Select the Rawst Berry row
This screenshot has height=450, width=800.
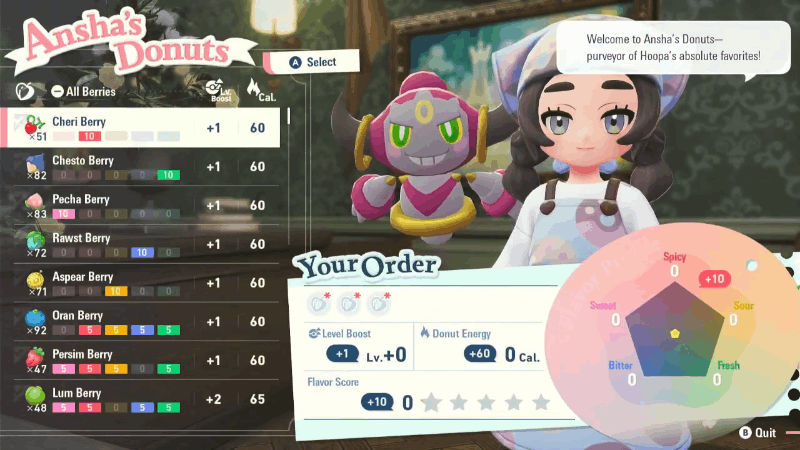click(140, 244)
